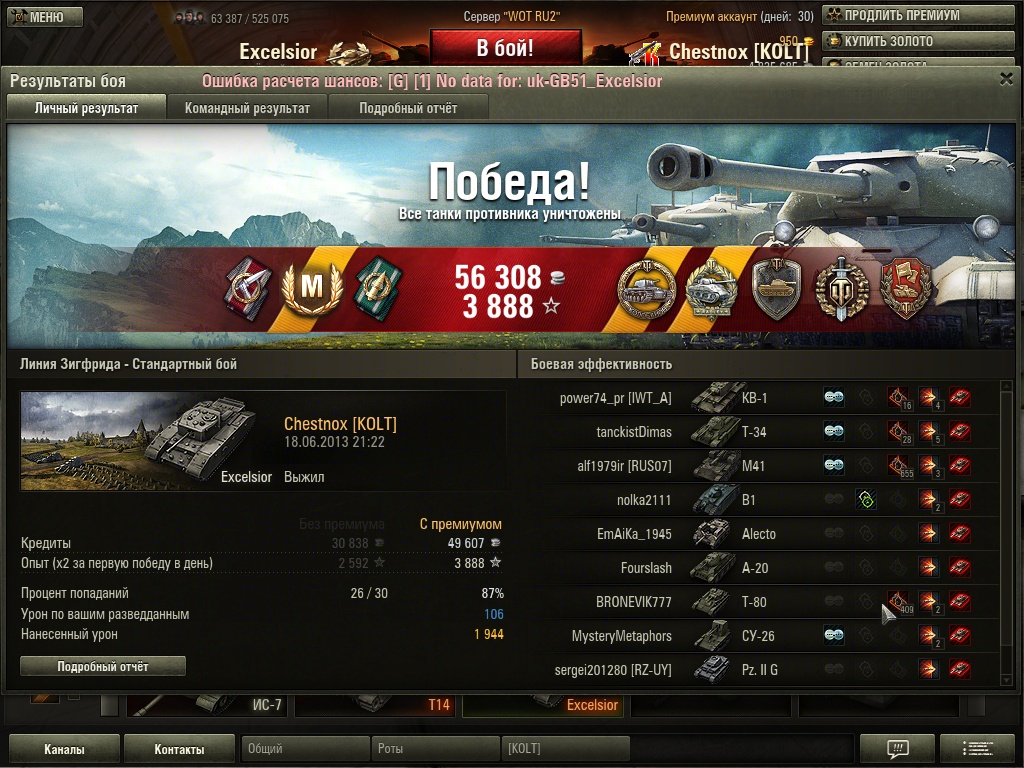Select the ИС-7 tank in carousel
Viewport: 1024px width, 768px height.
(208, 705)
